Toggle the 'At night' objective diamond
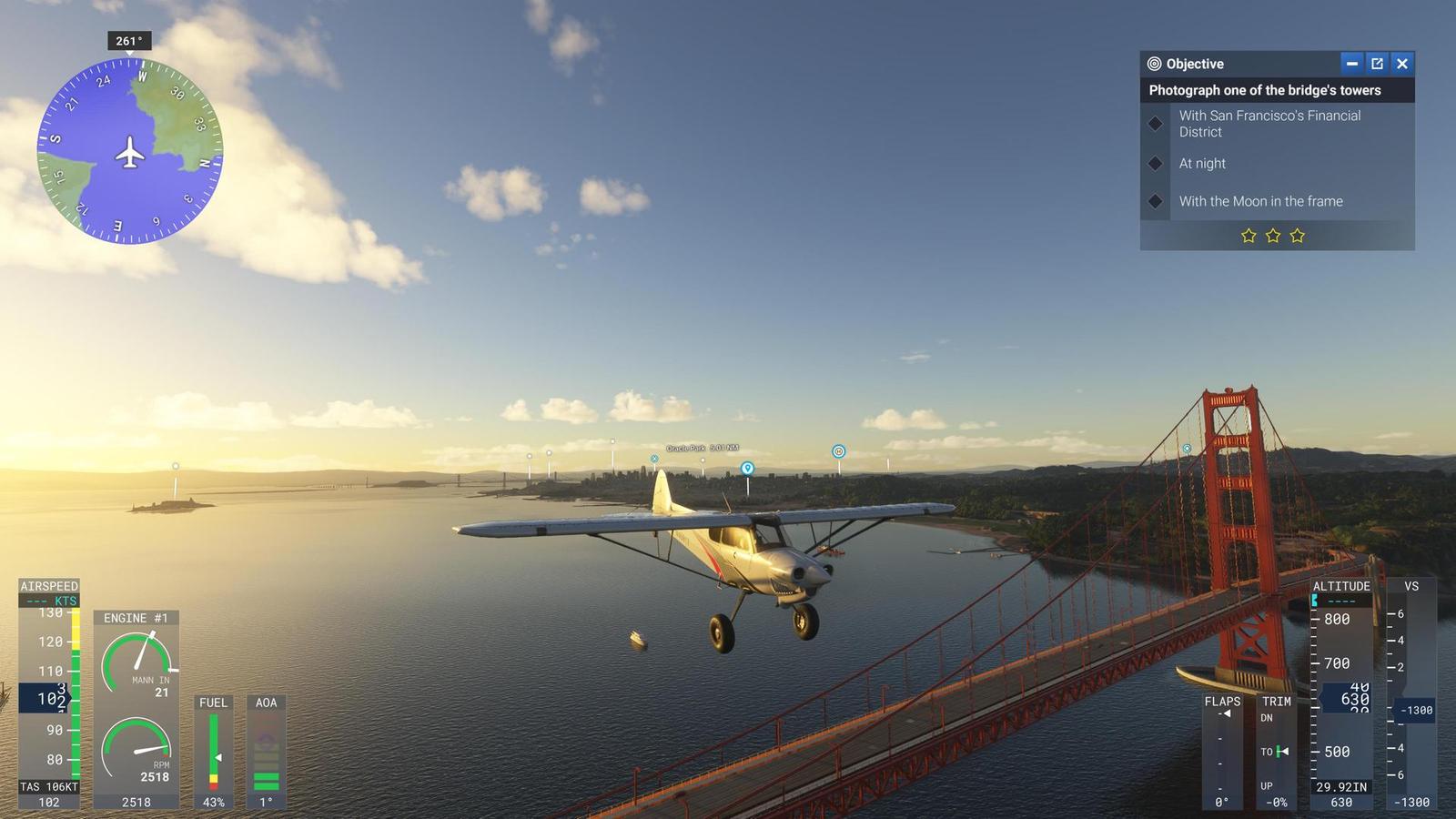 click(1156, 164)
